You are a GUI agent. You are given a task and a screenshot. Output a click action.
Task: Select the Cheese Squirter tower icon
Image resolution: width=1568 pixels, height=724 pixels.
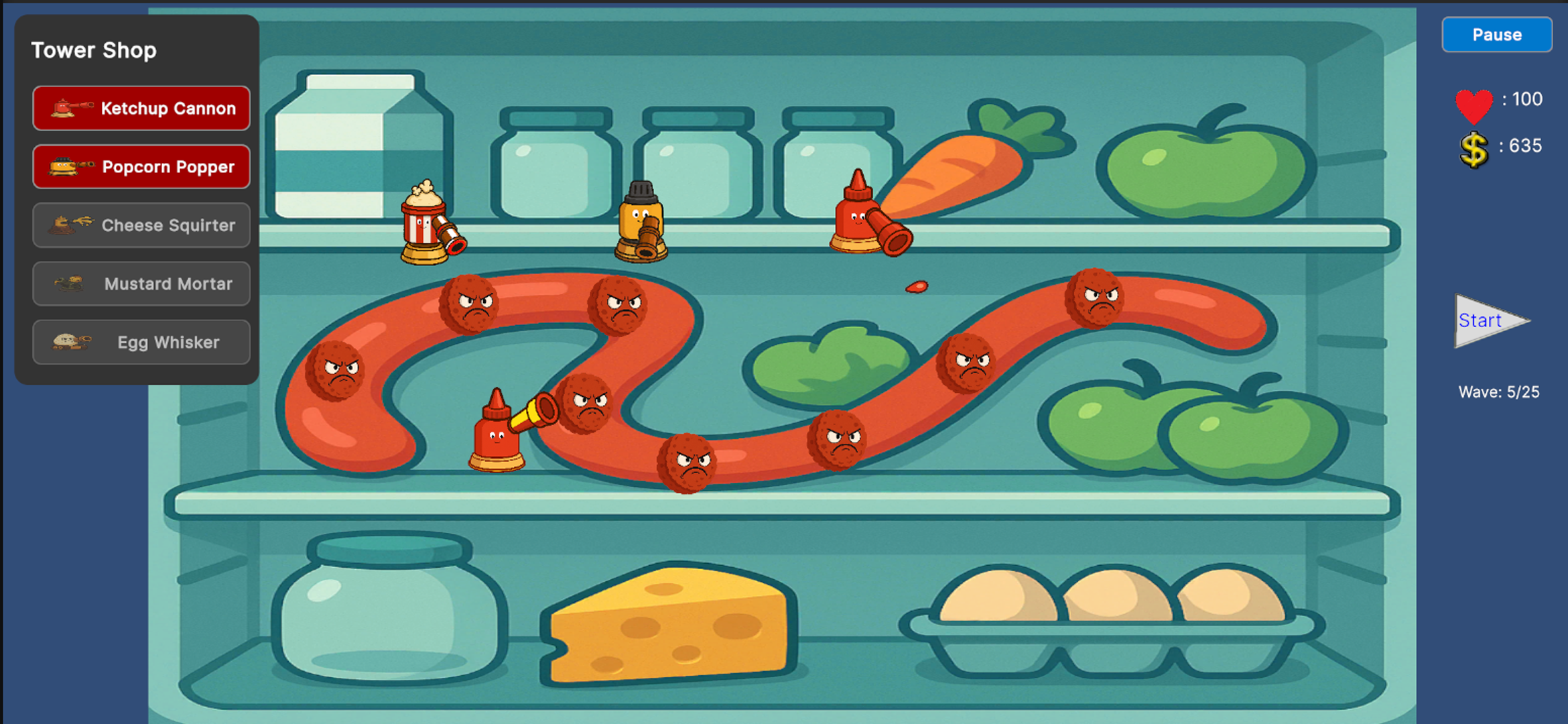[140, 225]
